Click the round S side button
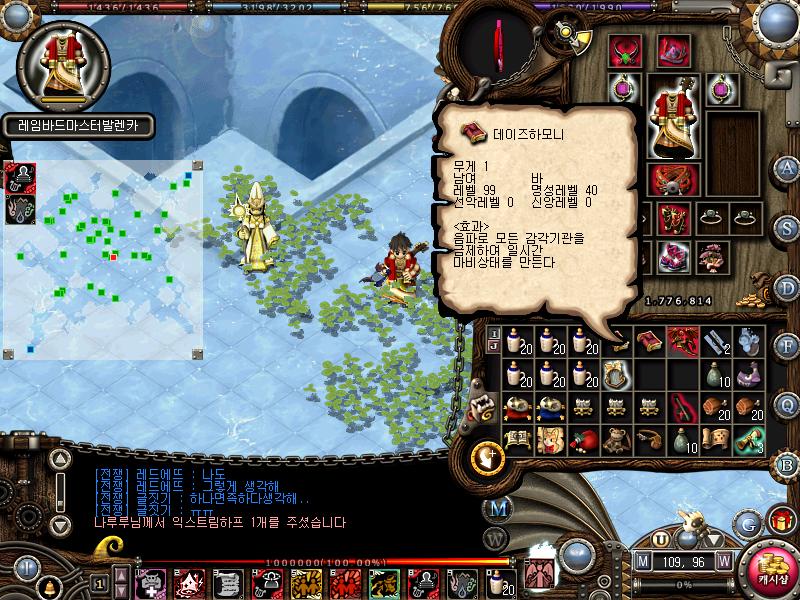This screenshot has width=800, height=600. 787,227
